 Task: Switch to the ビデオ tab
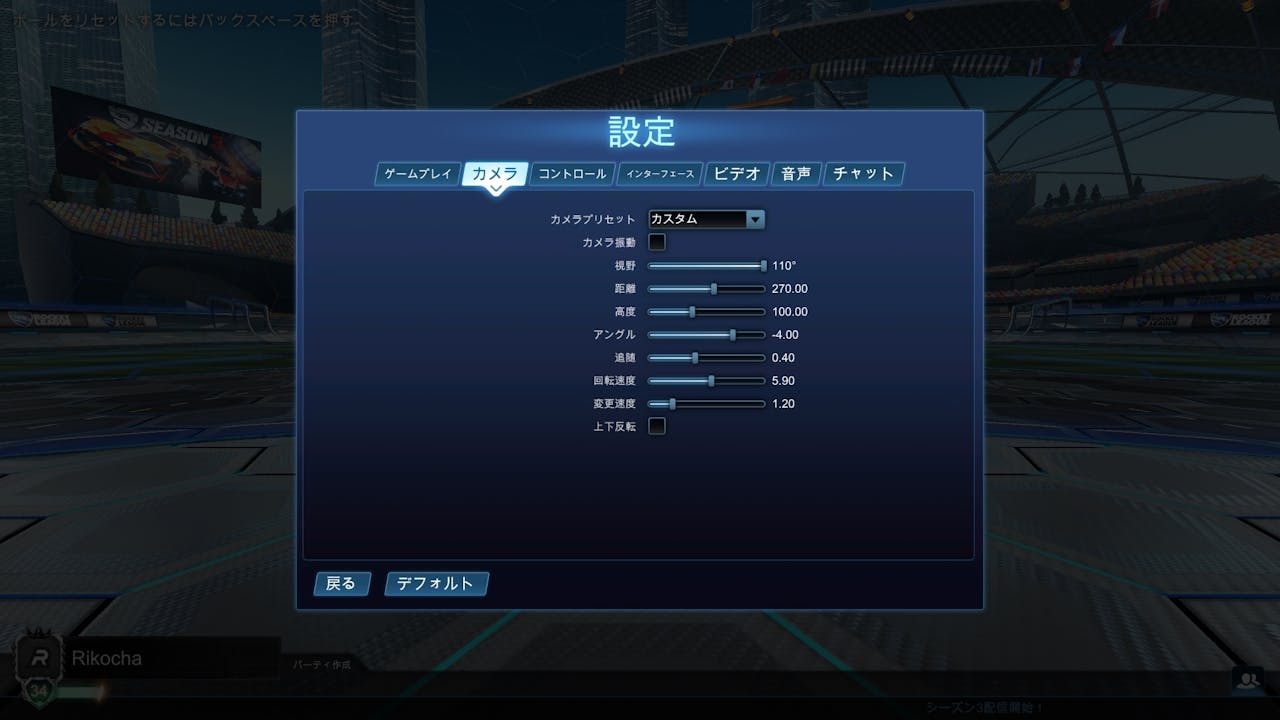[738, 173]
